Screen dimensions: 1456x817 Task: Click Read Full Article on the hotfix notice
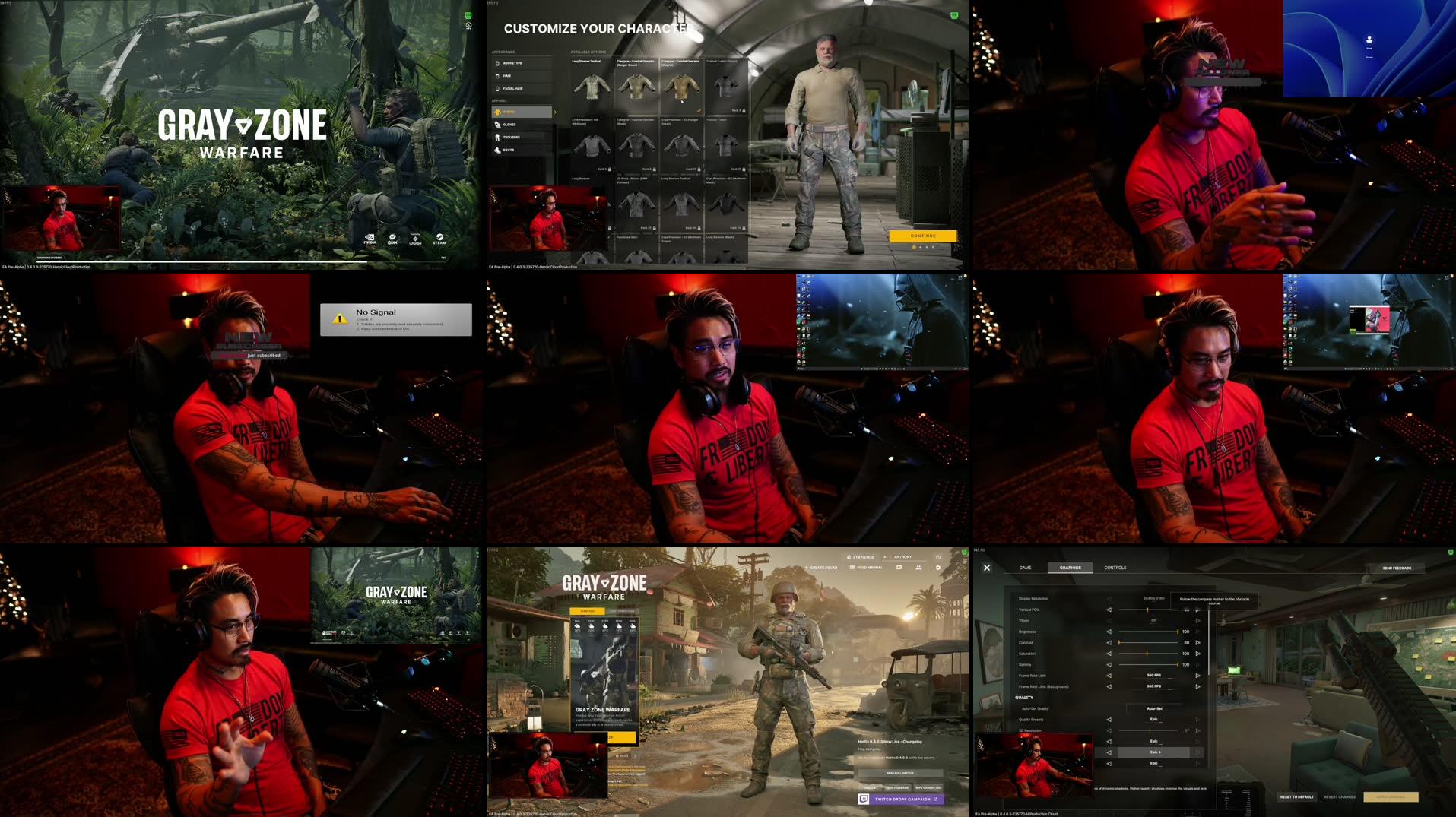tap(899, 773)
